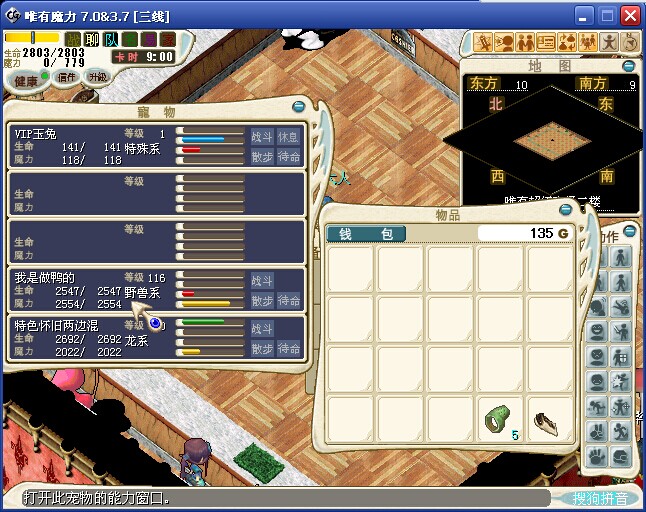646x512 pixels.
Task: Click the 升级 level-up button
Action: click(97, 77)
